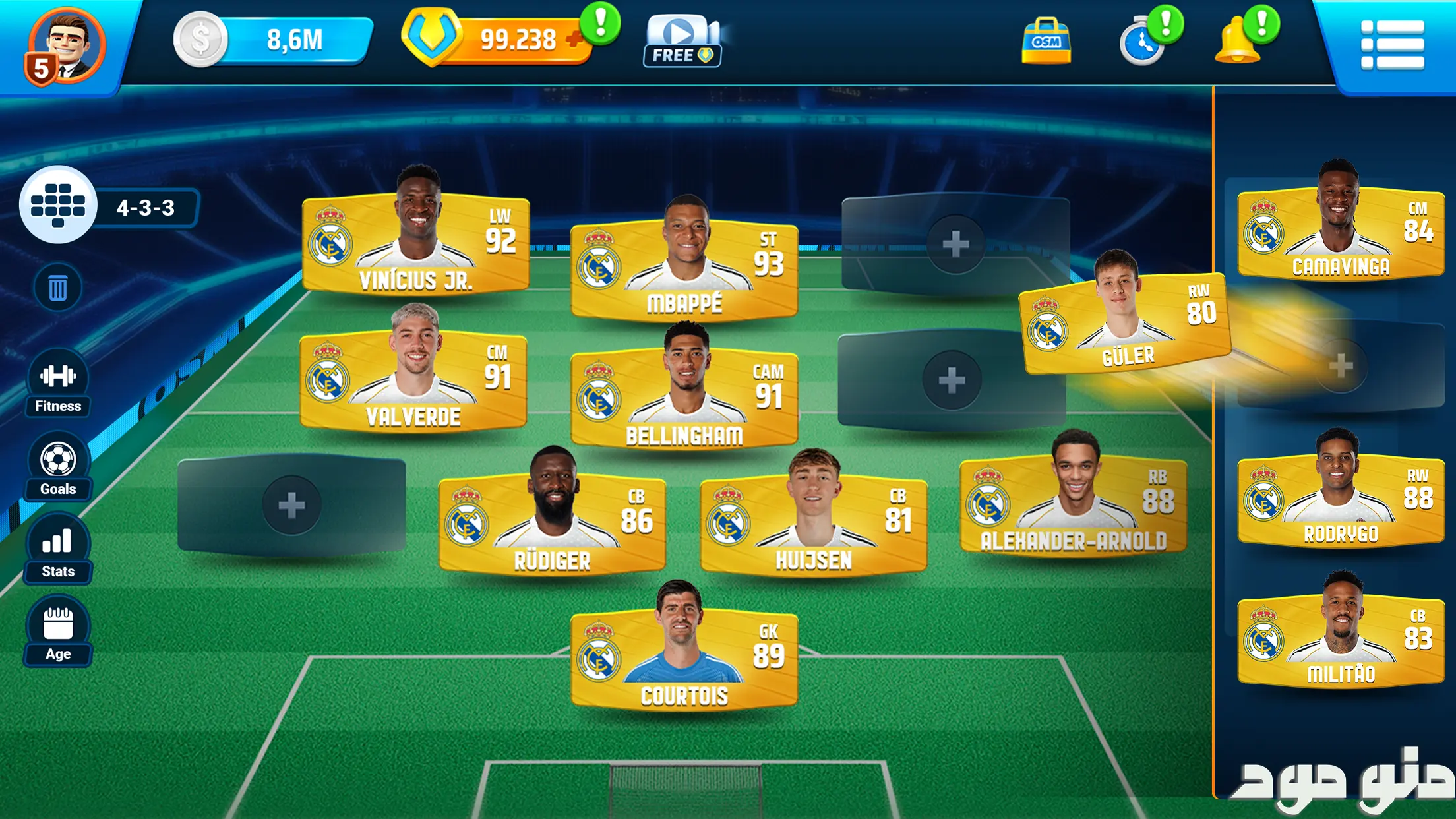
Task: Select Militão's bench card
Action: 1341,641
